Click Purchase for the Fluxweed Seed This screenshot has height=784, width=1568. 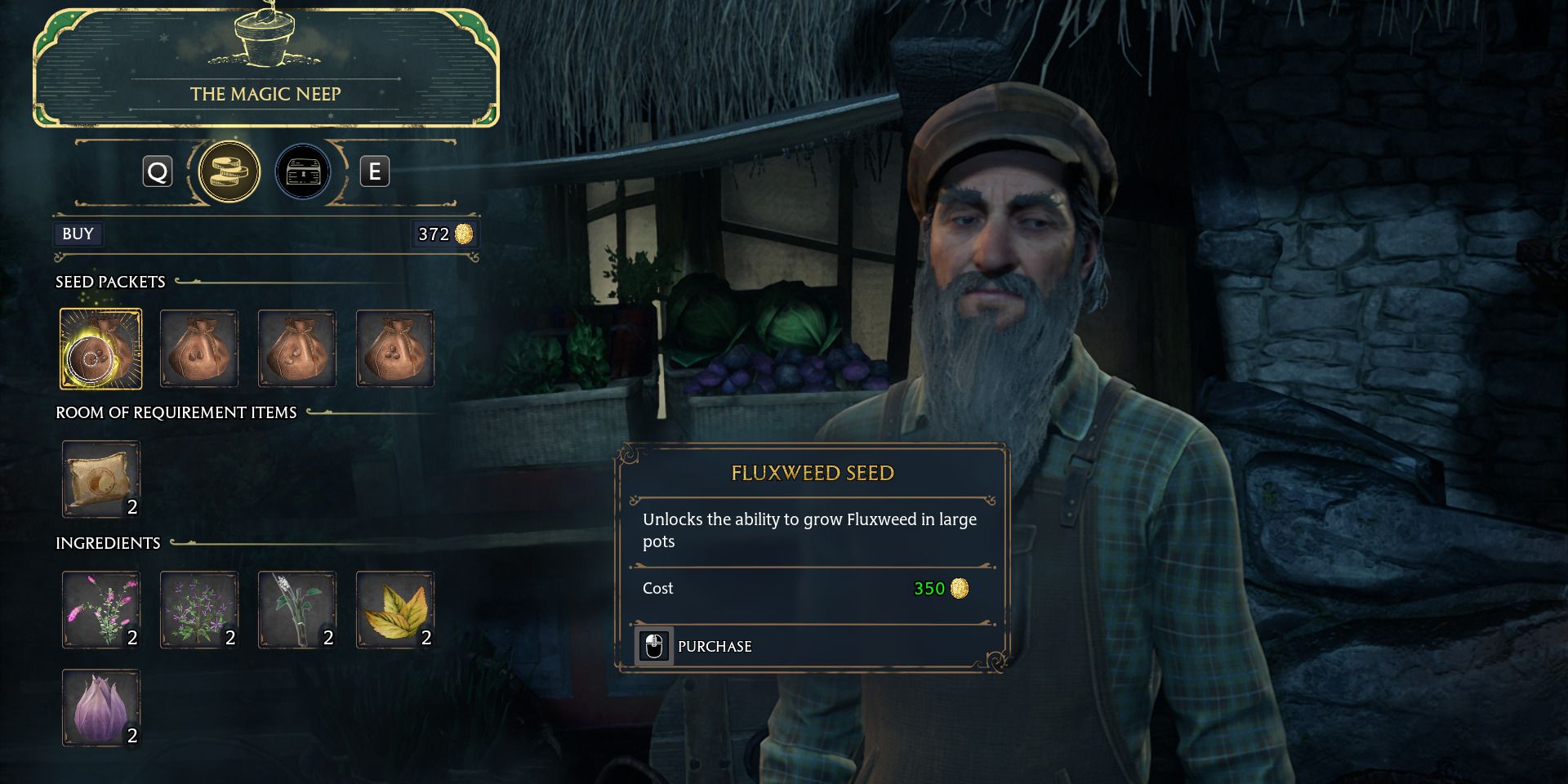click(714, 646)
